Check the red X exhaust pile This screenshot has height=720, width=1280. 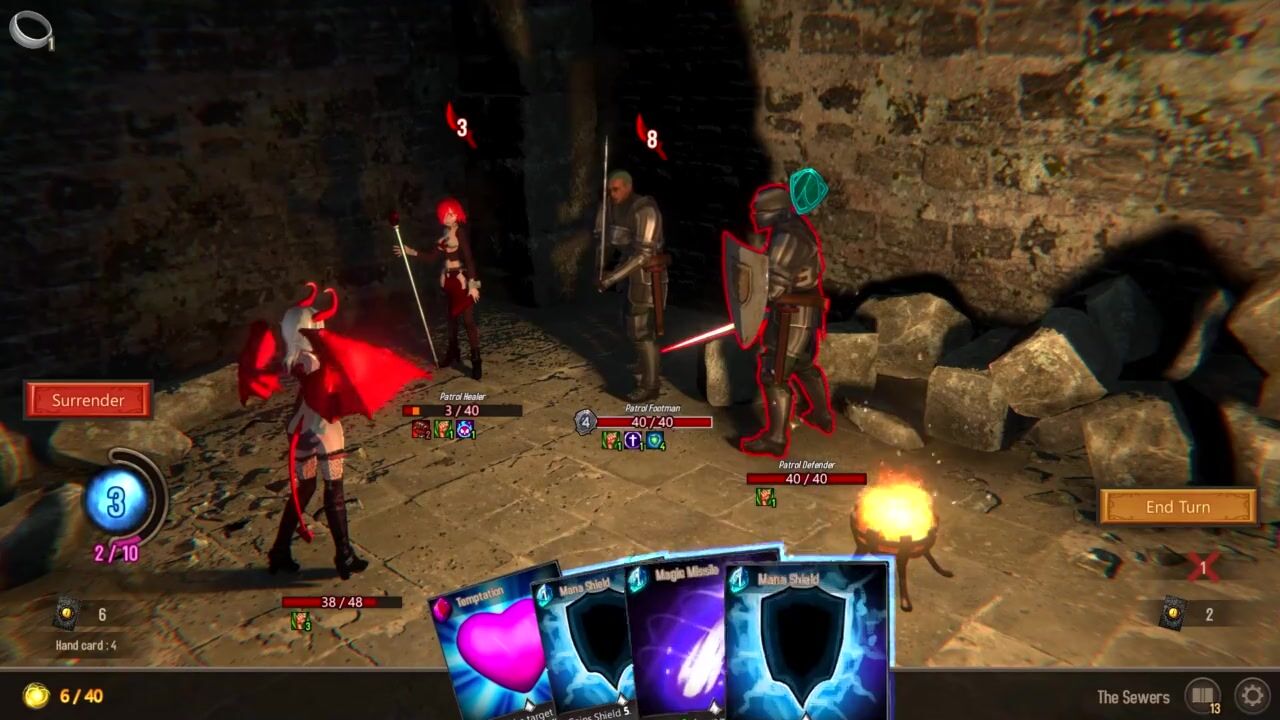[1203, 567]
